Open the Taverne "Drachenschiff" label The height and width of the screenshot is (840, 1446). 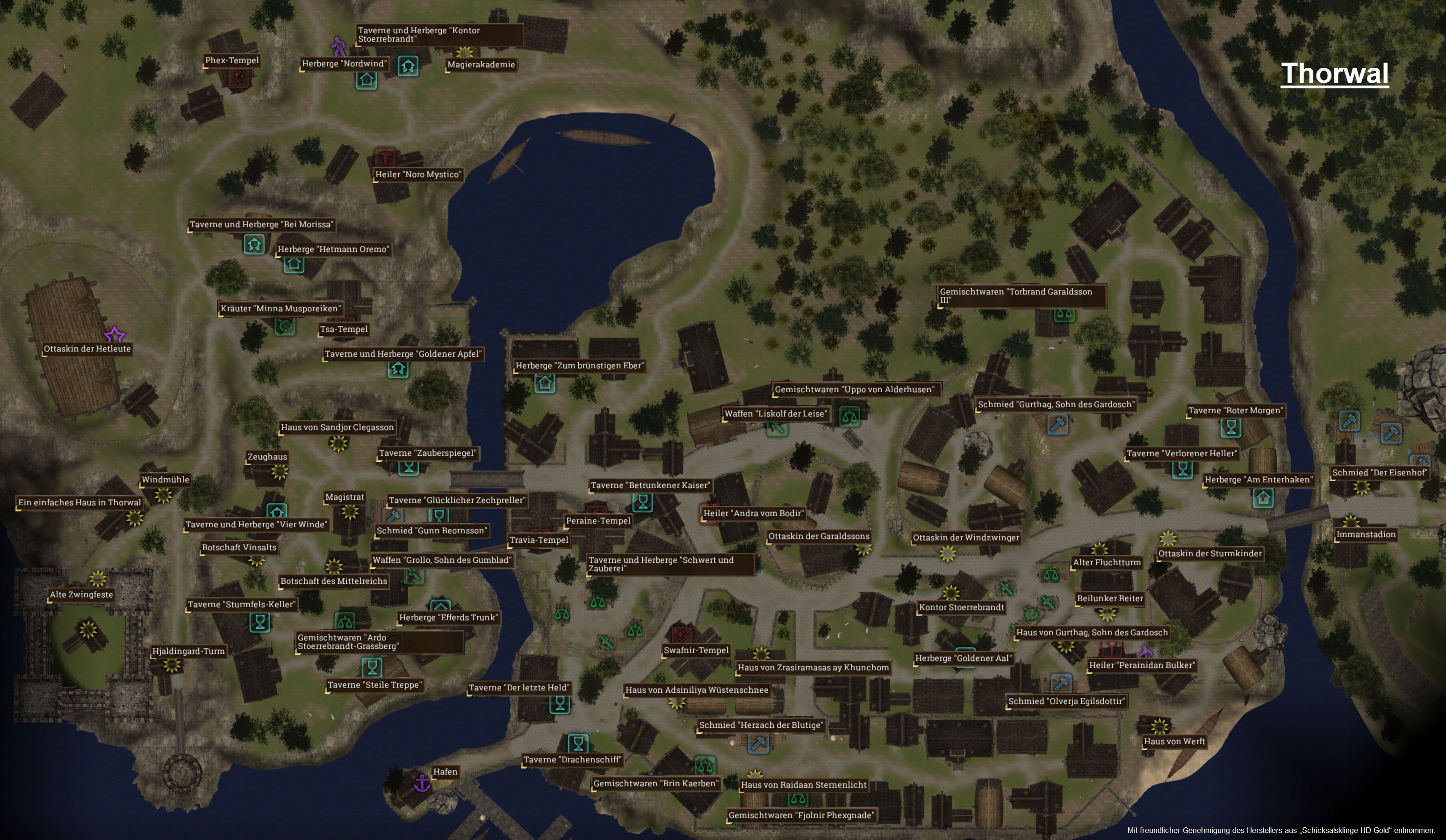pyautogui.click(x=572, y=760)
